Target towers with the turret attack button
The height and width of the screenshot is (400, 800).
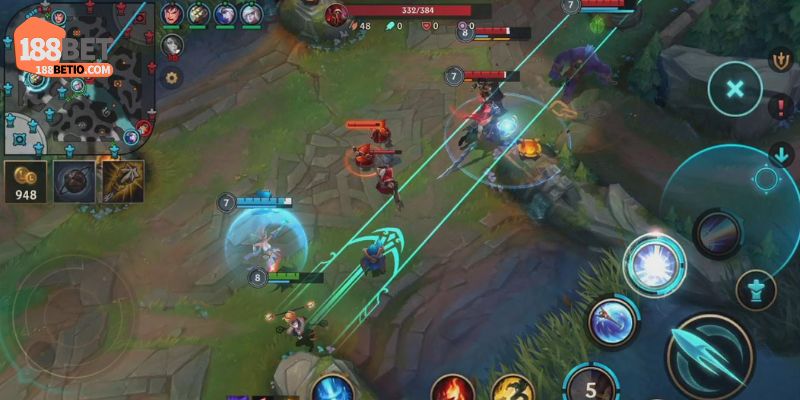(756, 290)
